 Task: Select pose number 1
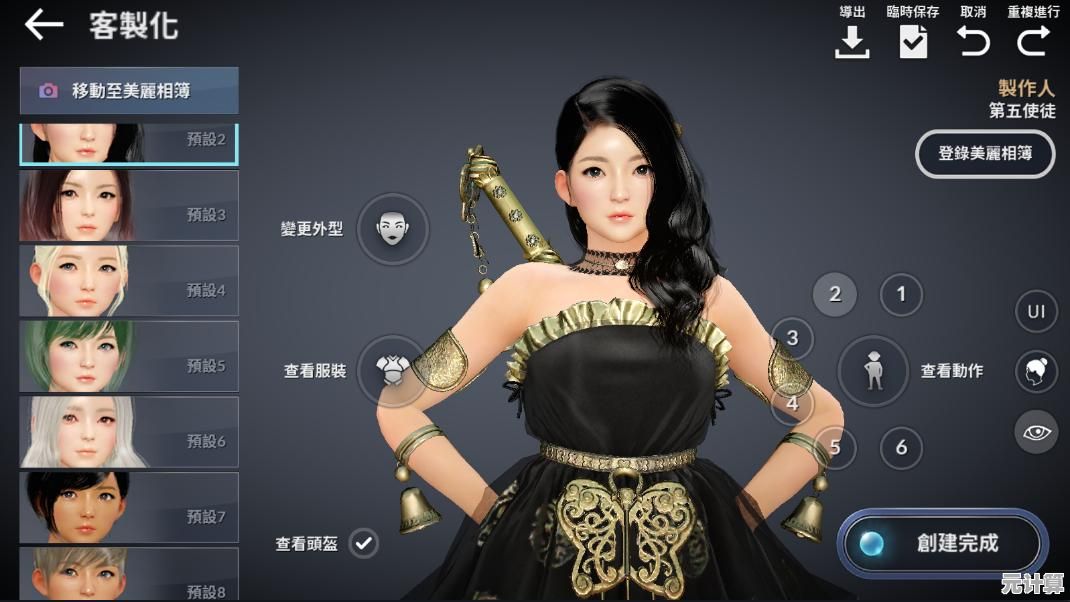(901, 294)
